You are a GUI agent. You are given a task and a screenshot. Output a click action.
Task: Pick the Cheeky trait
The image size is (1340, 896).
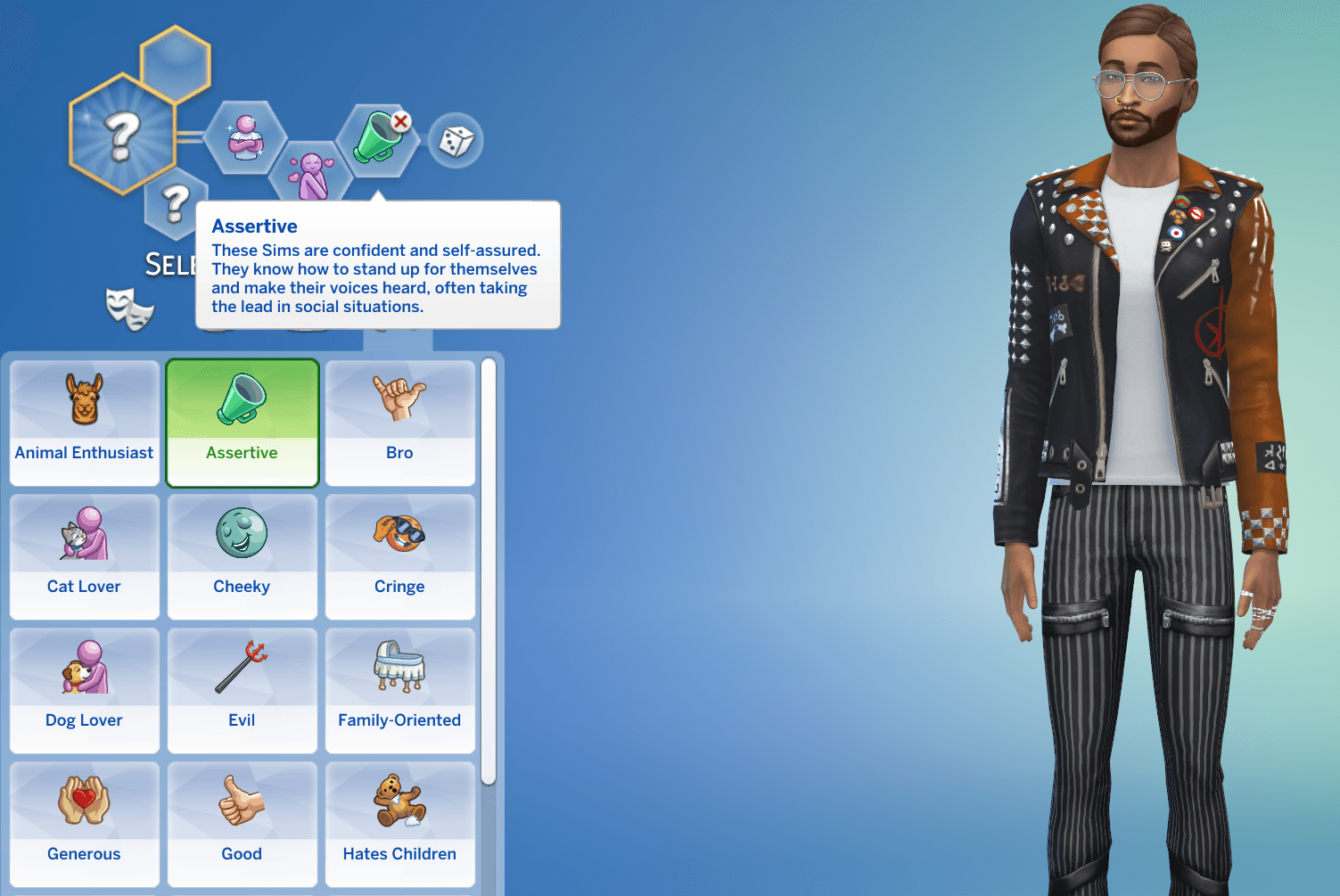242,557
